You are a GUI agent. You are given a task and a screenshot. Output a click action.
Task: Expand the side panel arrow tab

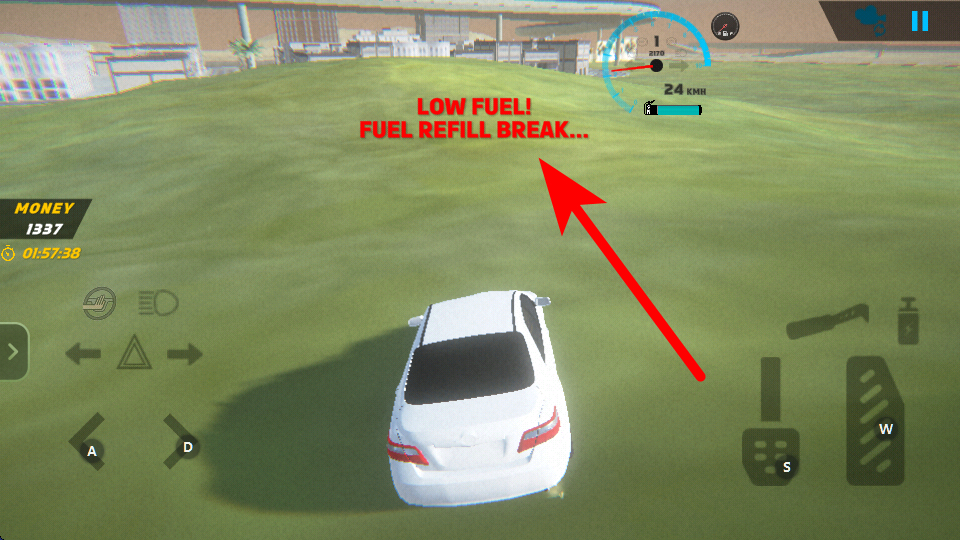point(13,351)
